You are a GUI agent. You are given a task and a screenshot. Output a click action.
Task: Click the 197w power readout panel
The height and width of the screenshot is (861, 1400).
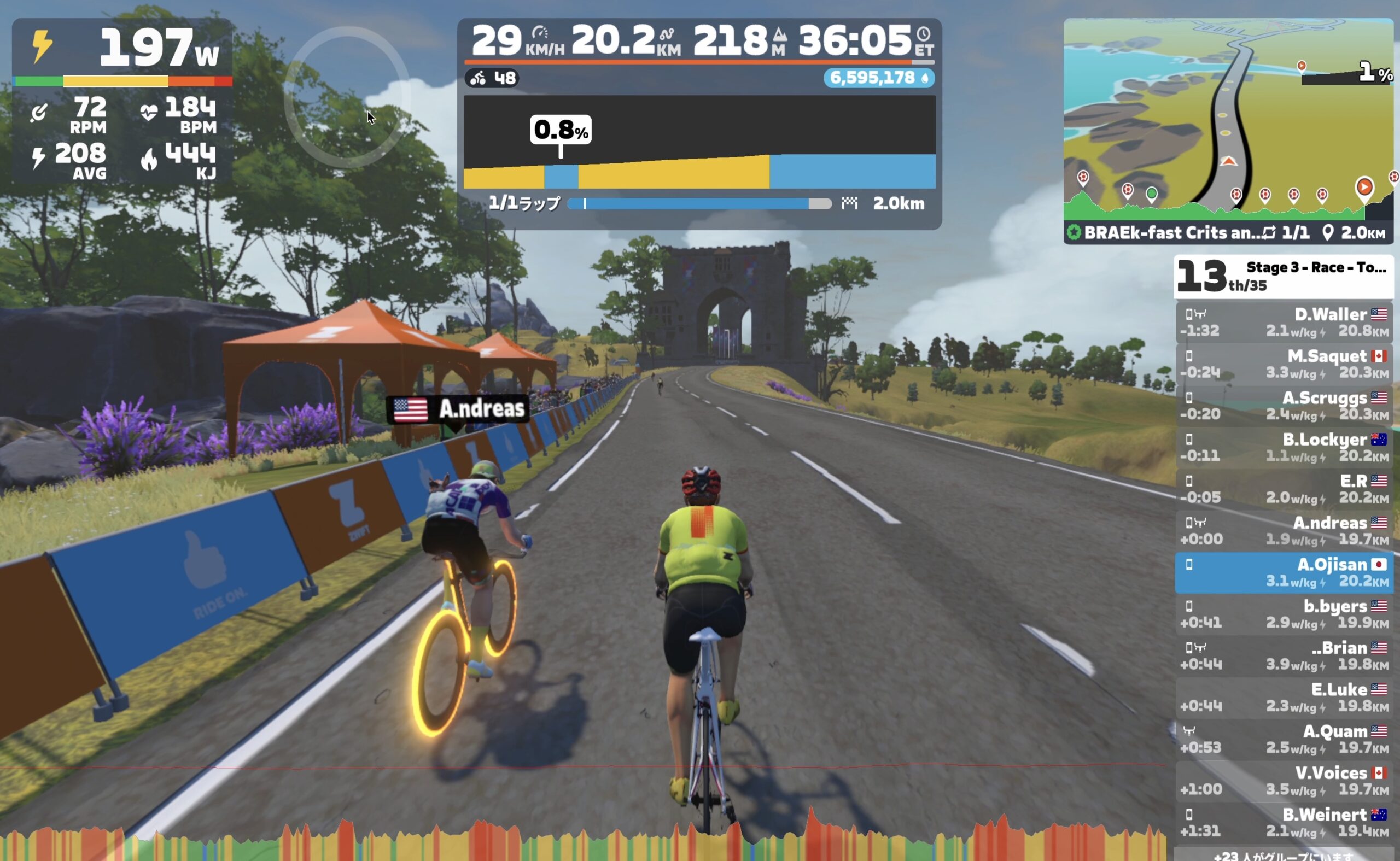(122, 49)
